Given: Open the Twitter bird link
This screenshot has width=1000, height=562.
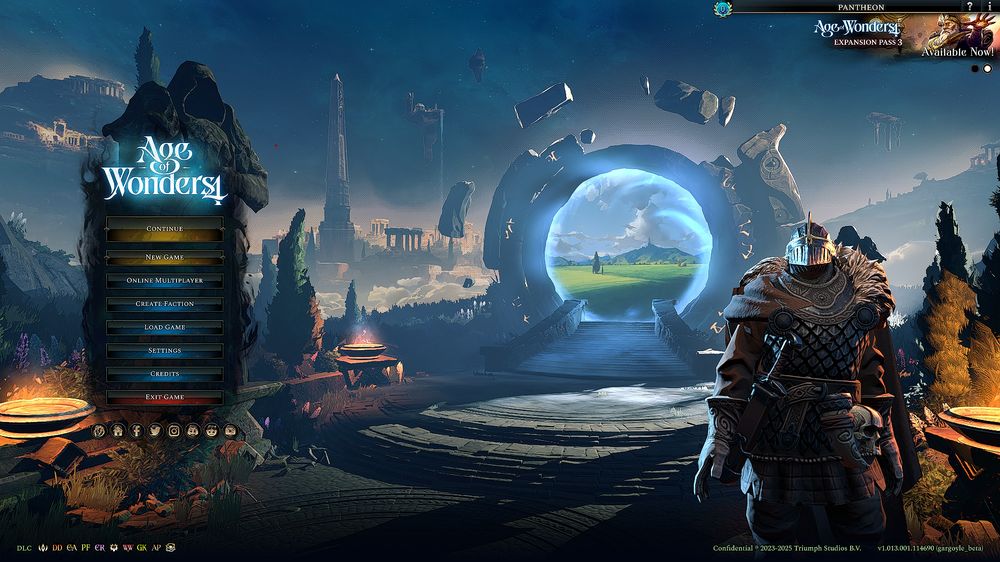Looking at the screenshot, I should [x=155, y=430].
